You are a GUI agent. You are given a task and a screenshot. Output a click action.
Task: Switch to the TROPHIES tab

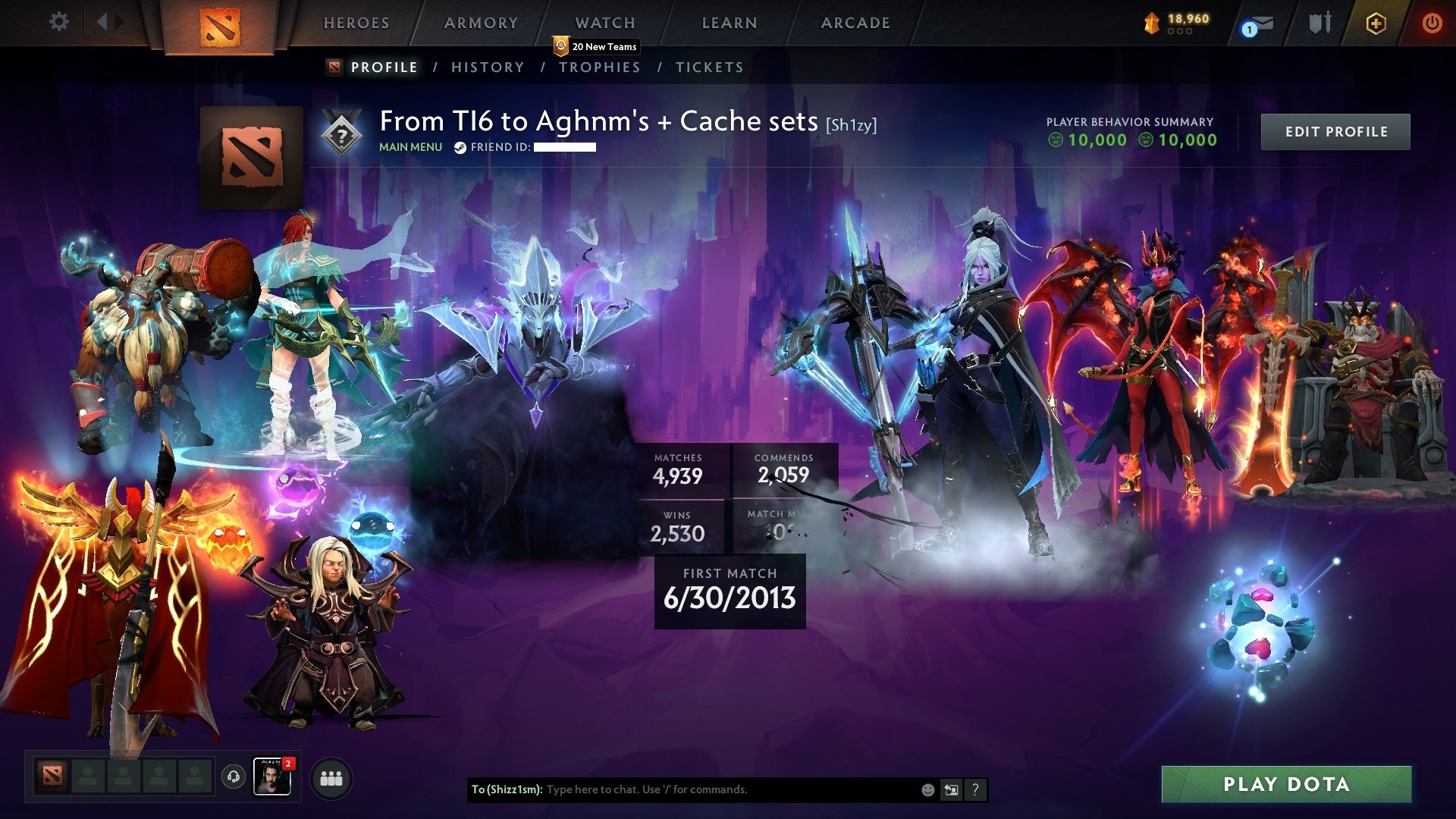click(x=600, y=67)
